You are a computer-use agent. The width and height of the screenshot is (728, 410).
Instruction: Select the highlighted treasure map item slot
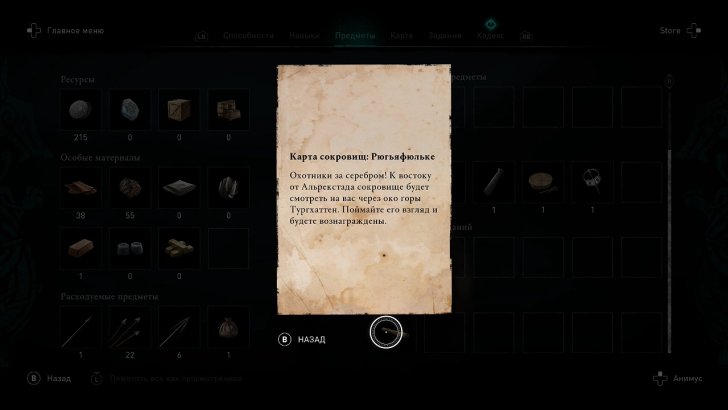[x=386, y=331]
